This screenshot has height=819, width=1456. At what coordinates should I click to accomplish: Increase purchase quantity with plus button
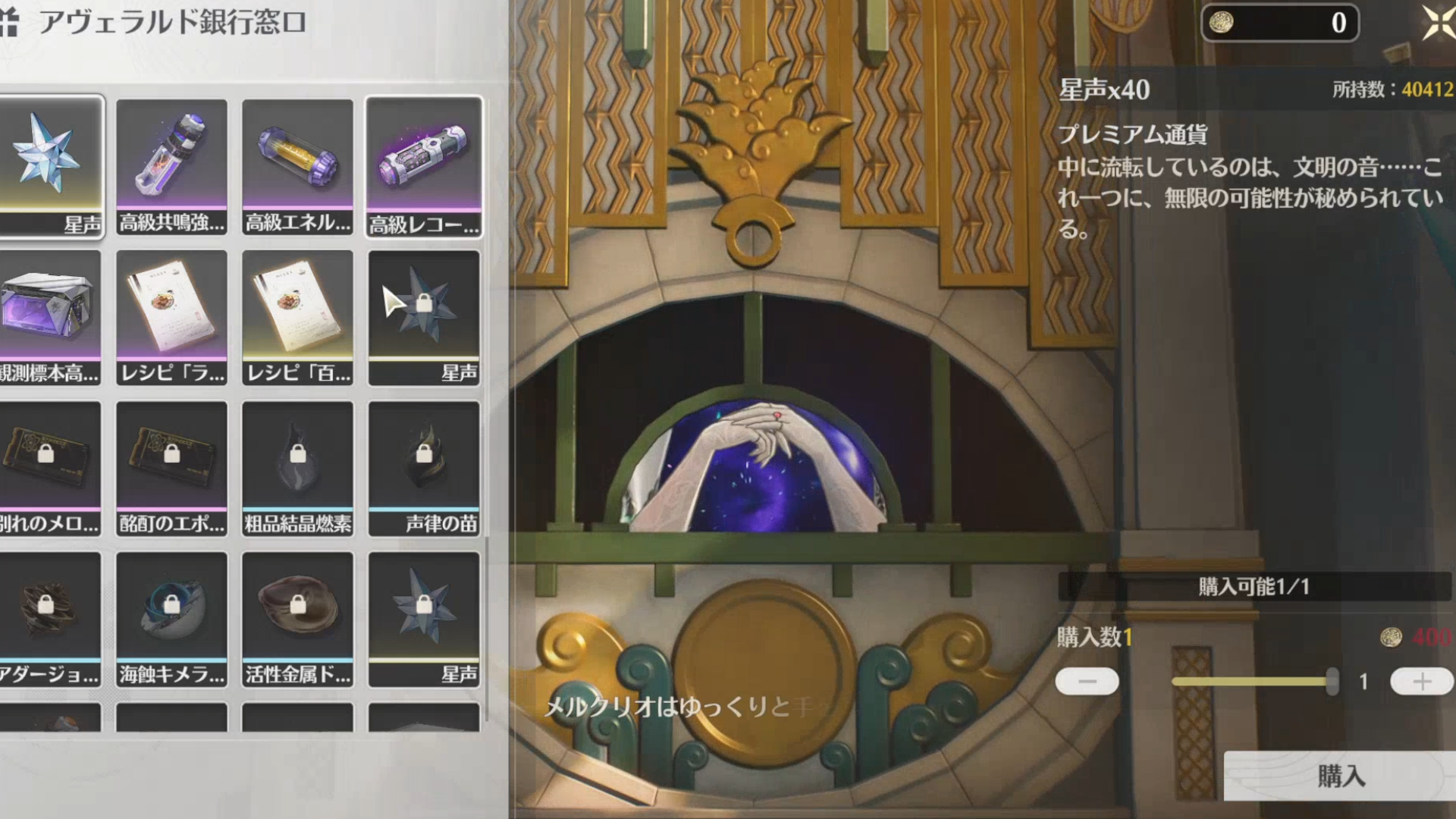click(1421, 682)
